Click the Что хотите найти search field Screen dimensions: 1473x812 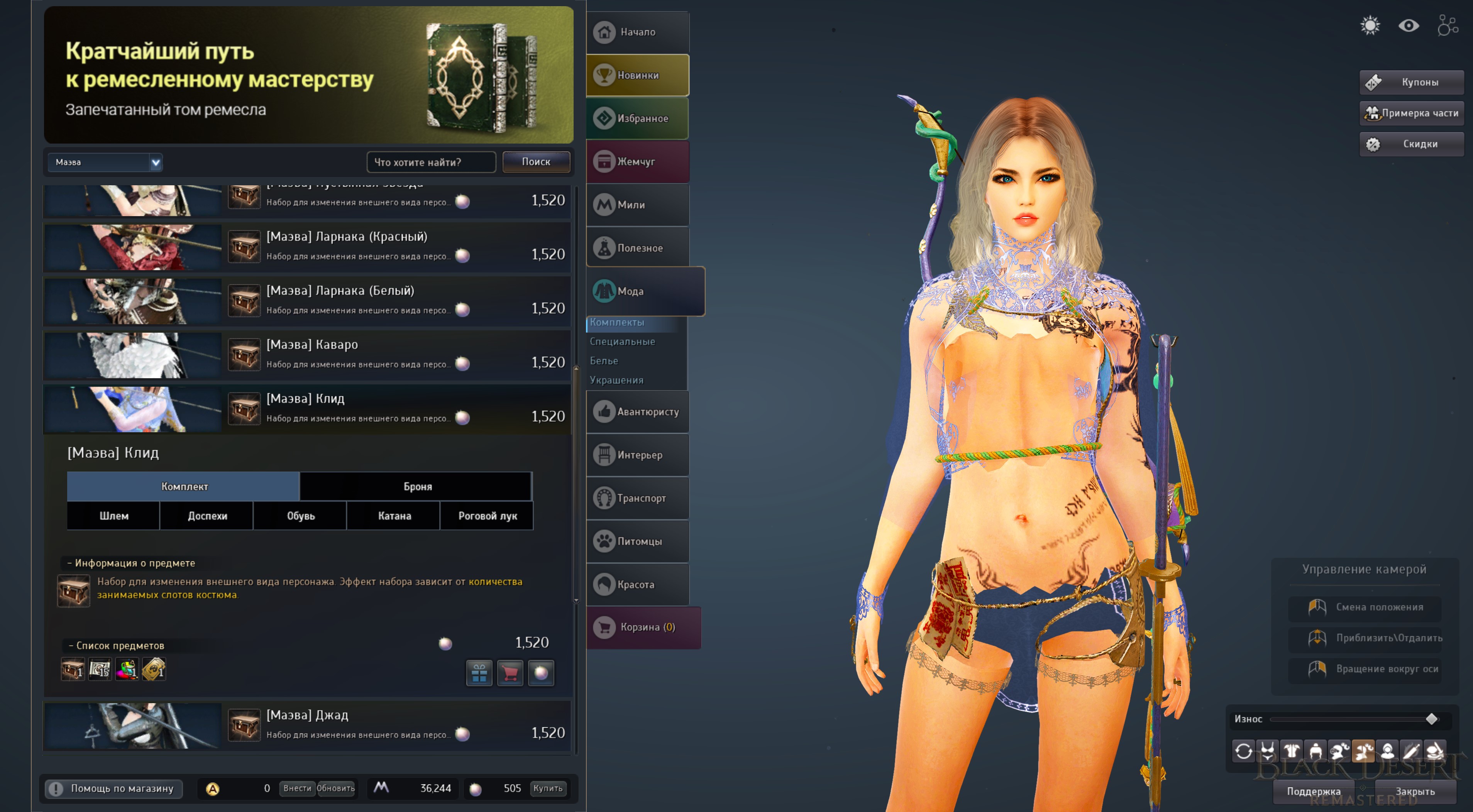430,162
